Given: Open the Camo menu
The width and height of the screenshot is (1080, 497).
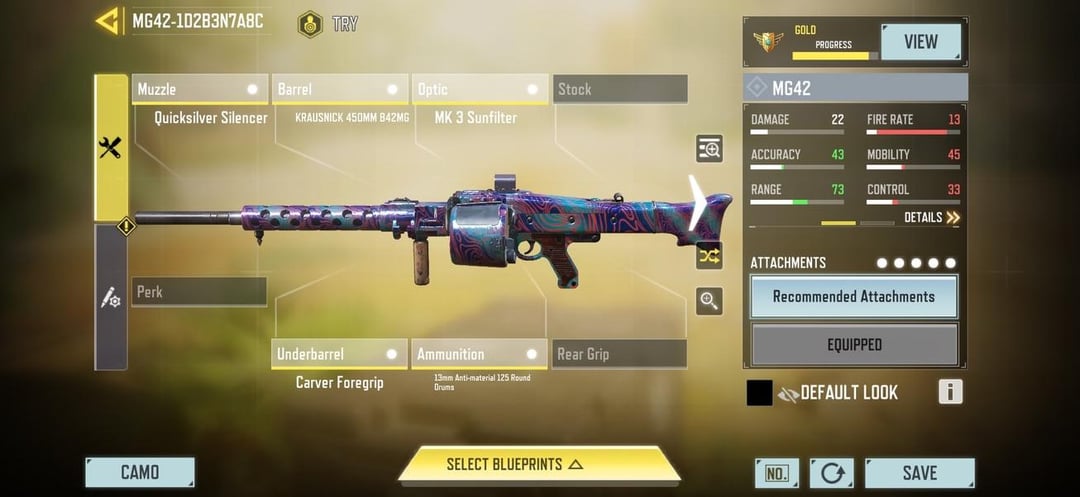Looking at the screenshot, I should 140,473.
